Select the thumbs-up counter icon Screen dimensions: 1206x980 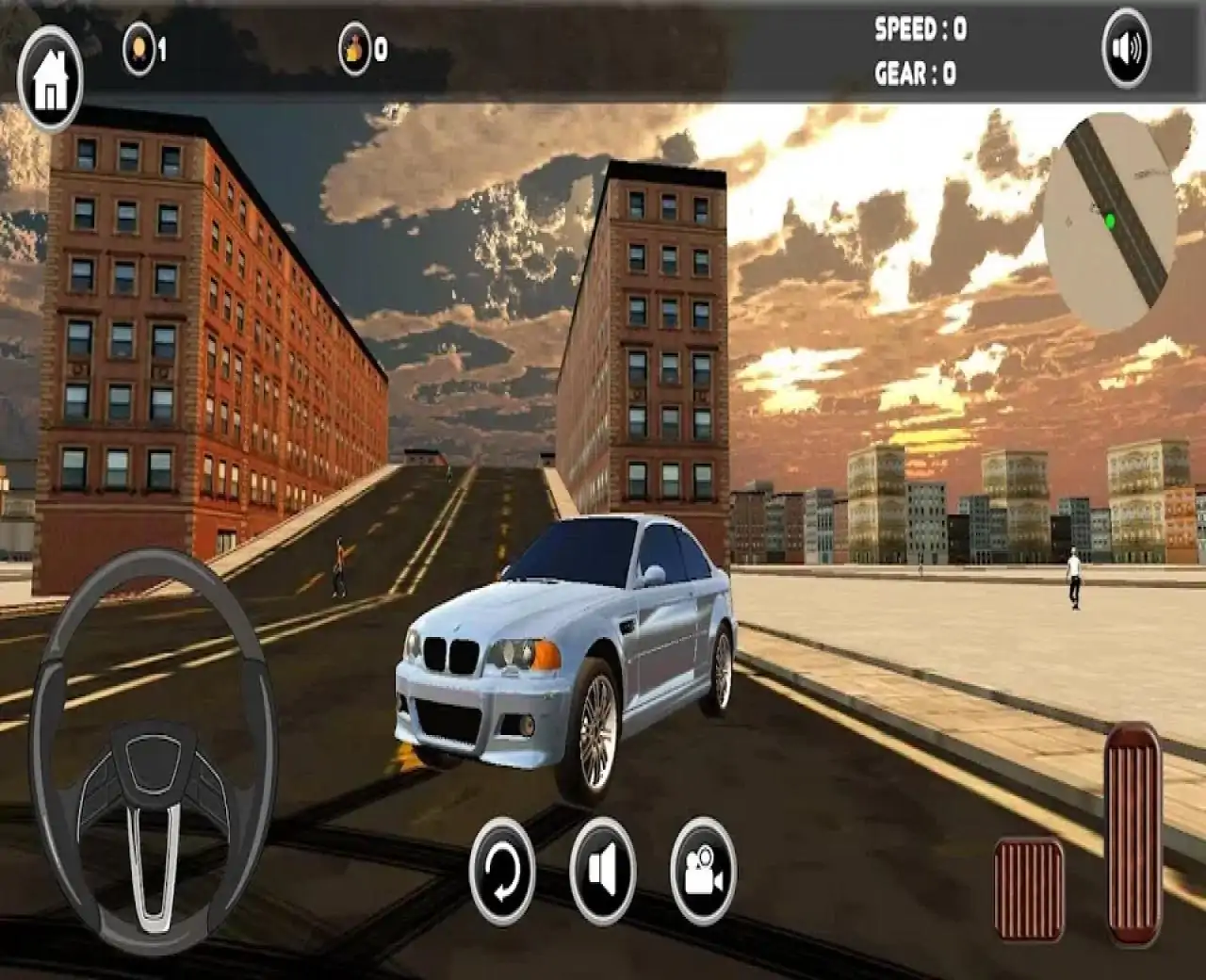[x=355, y=49]
